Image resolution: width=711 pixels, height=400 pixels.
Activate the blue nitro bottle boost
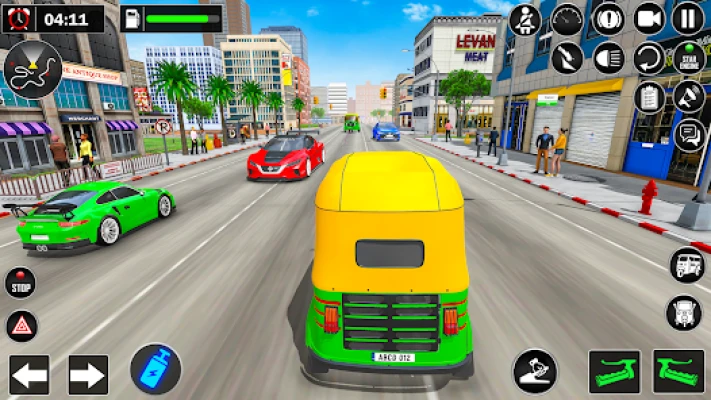[155, 368]
